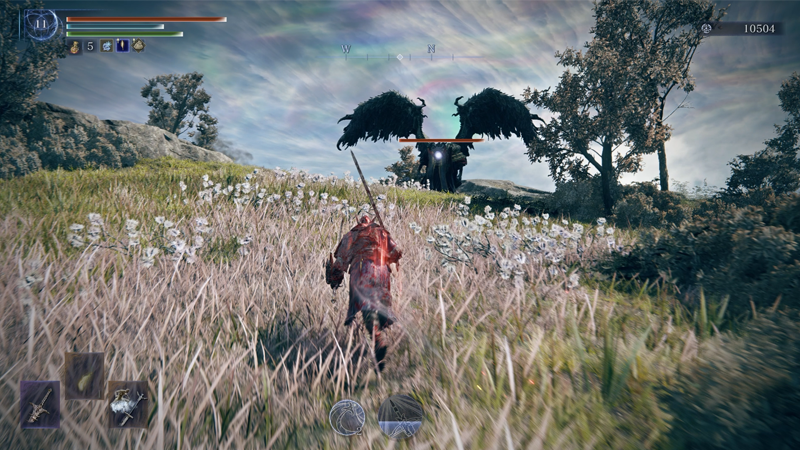Click the blue swirl buff icon
This screenshot has width=800, height=450.
coord(106,46)
